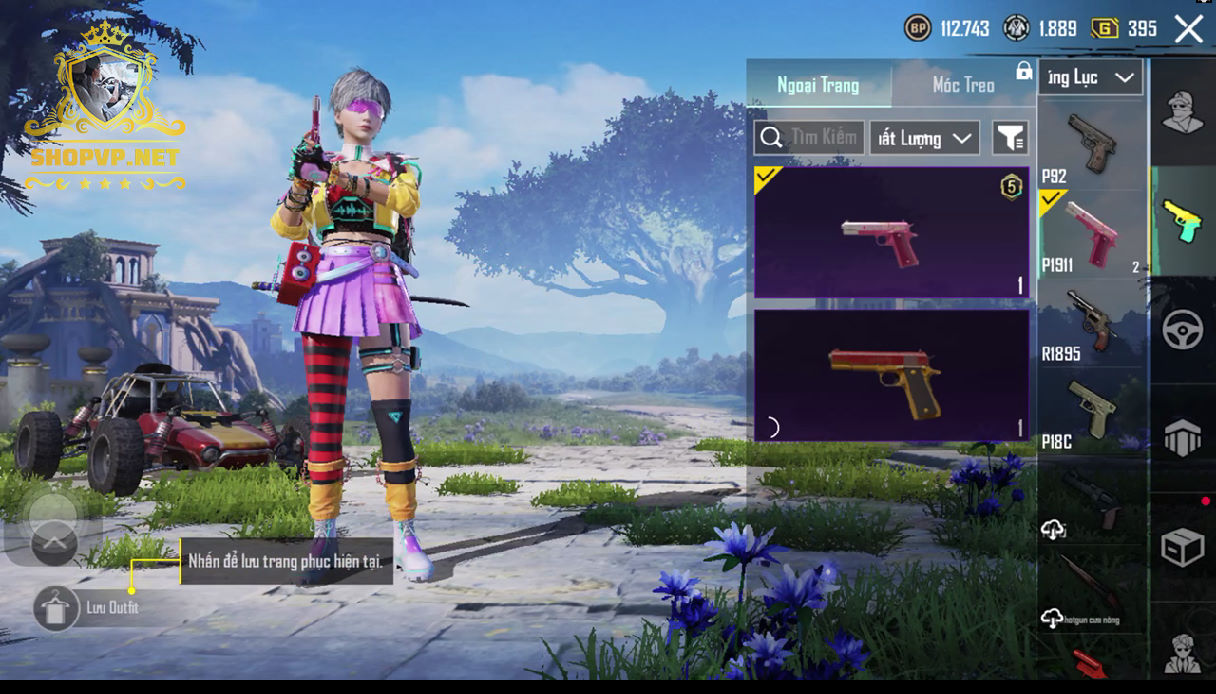Viewport: 1216px width, 694px height.
Task: Select the pink and silver P1911 skin
Action: [891, 232]
